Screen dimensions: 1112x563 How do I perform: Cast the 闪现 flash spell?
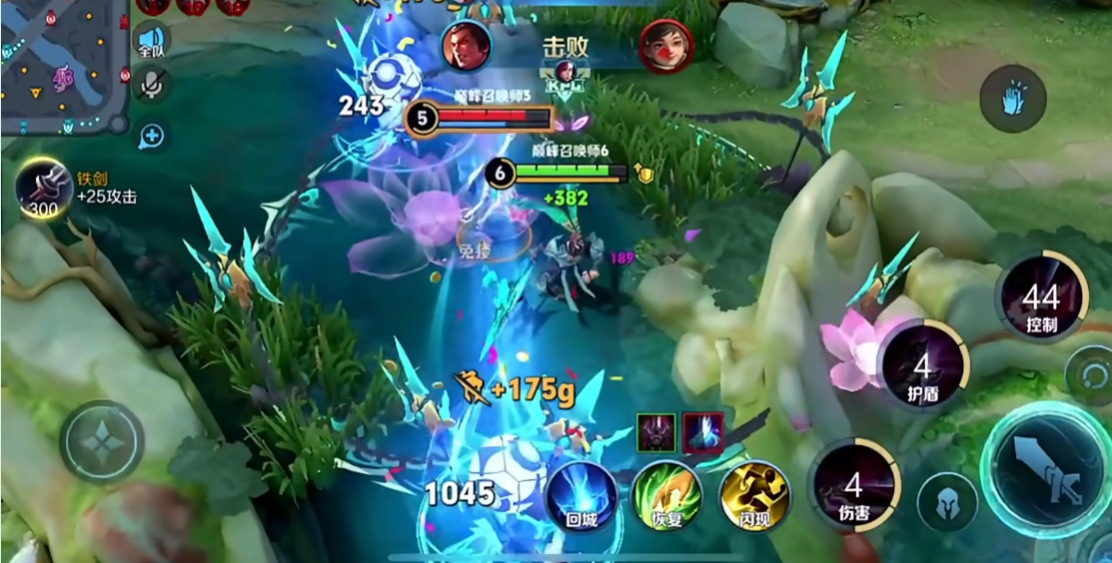(754, 494)
